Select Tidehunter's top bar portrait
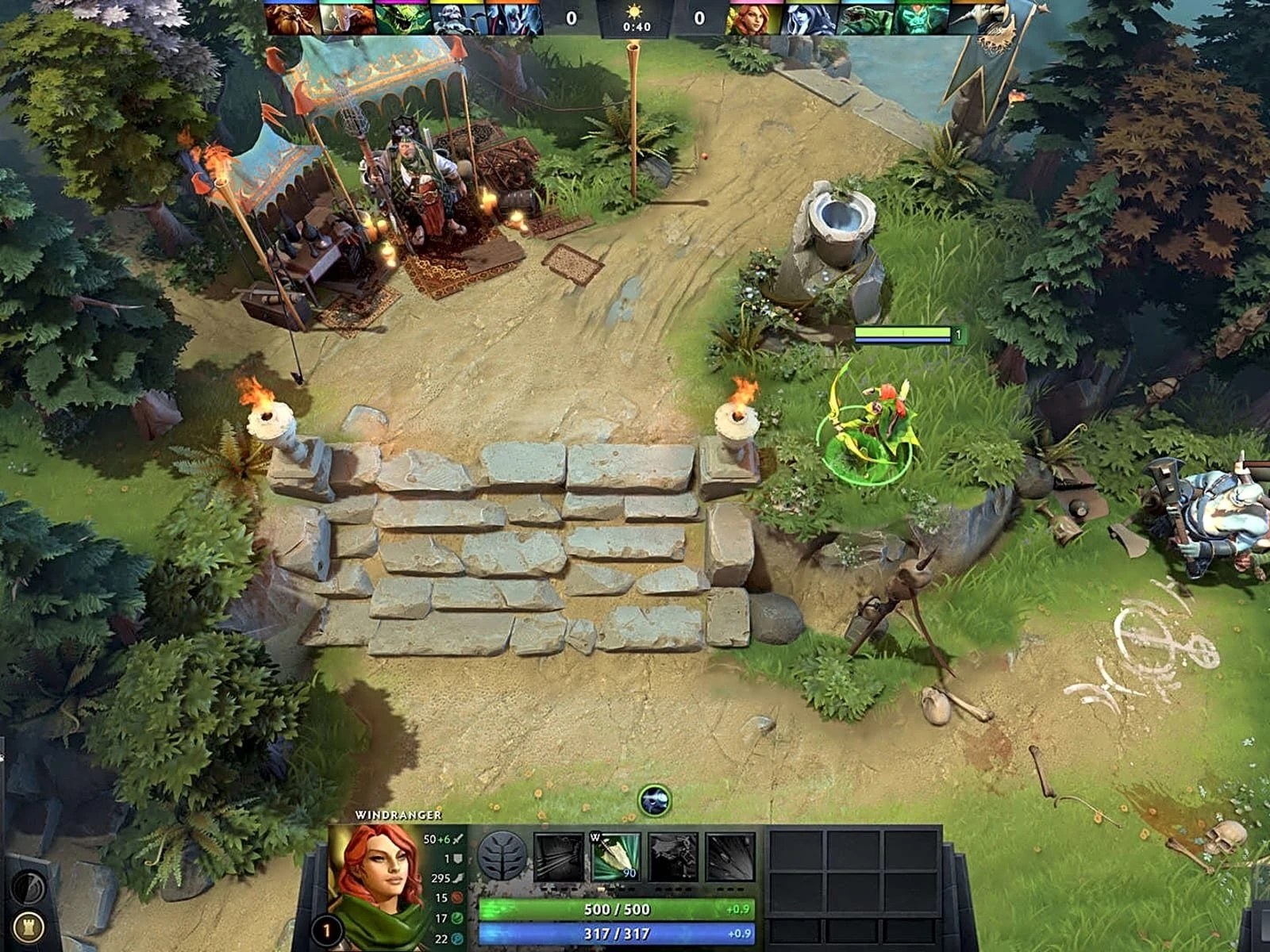This screenshot has height=952, width=1270. pos(865,18)
